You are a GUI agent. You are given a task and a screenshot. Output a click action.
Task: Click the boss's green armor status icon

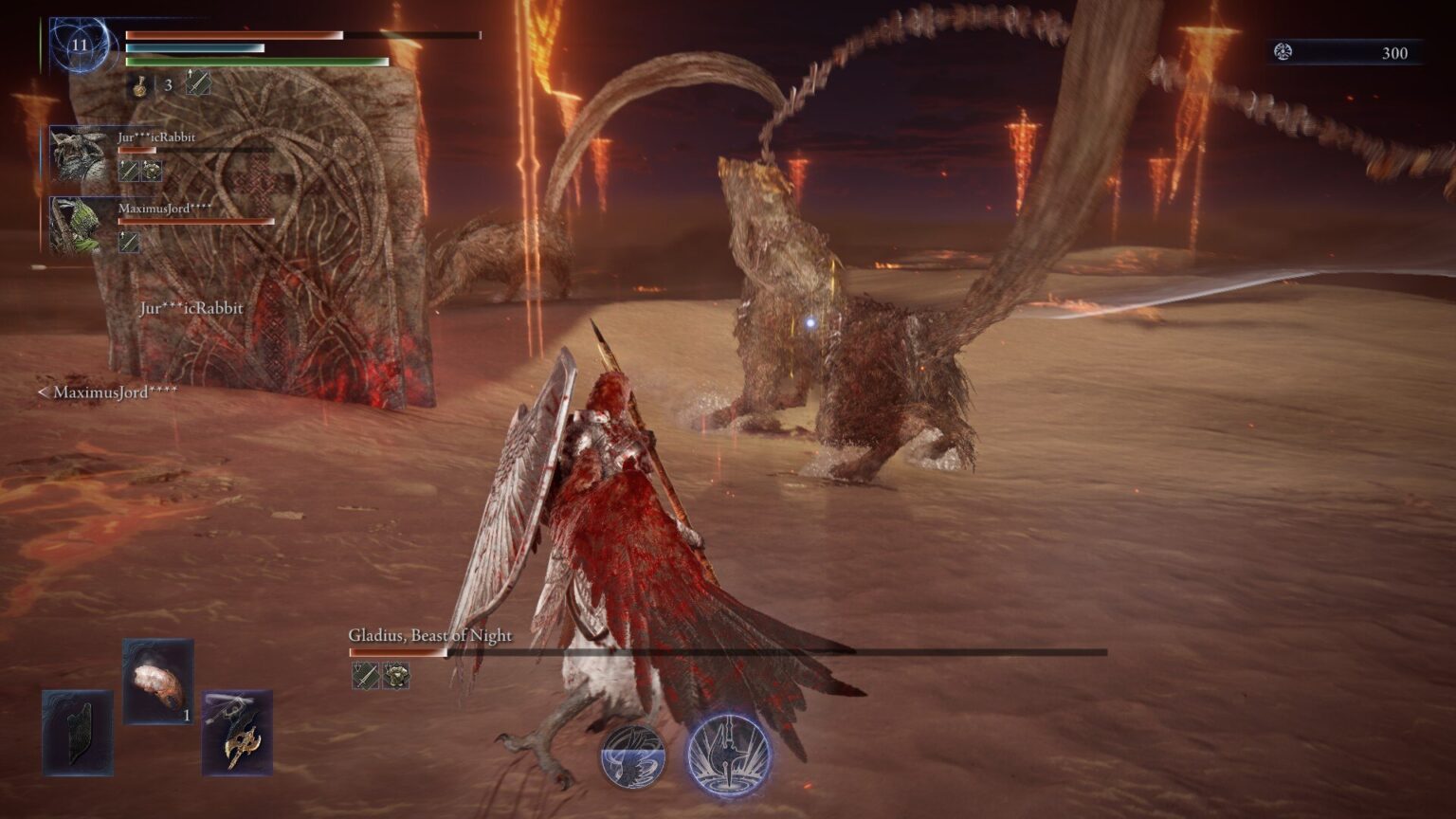[x=396, y=677]
